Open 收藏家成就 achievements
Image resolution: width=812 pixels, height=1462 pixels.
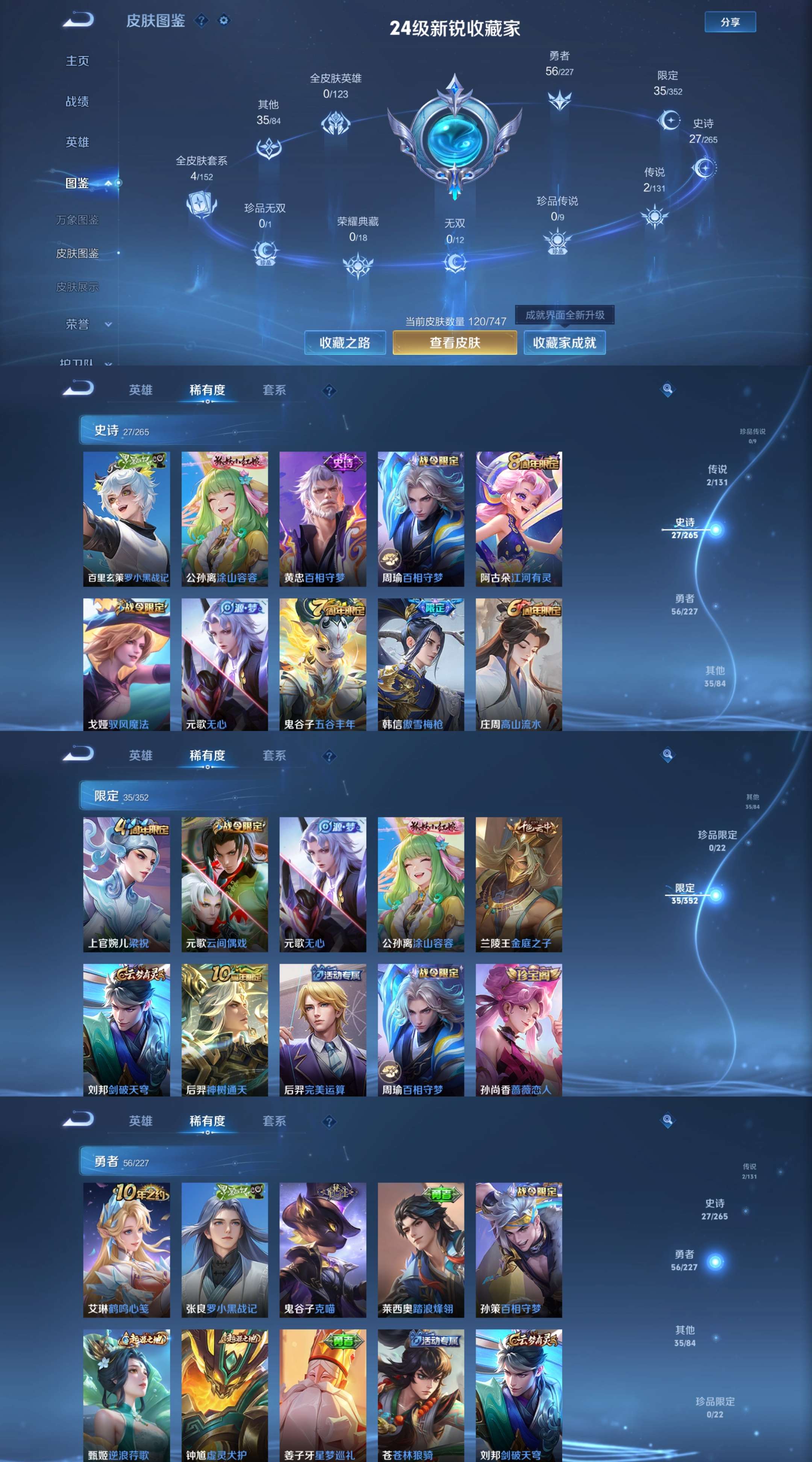(565, 343)
